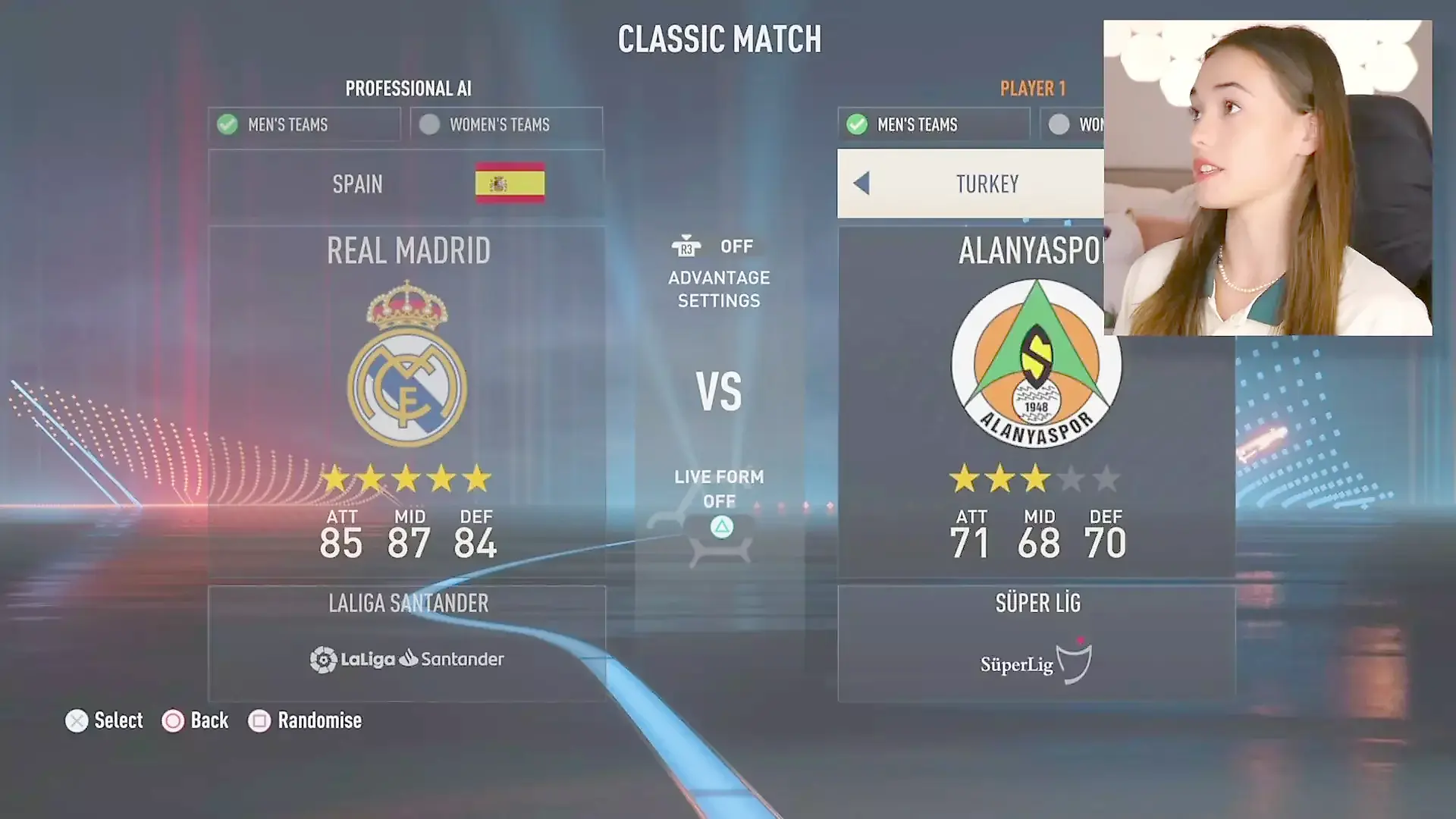Open the Süper Lig league panel

point(1036,643)
